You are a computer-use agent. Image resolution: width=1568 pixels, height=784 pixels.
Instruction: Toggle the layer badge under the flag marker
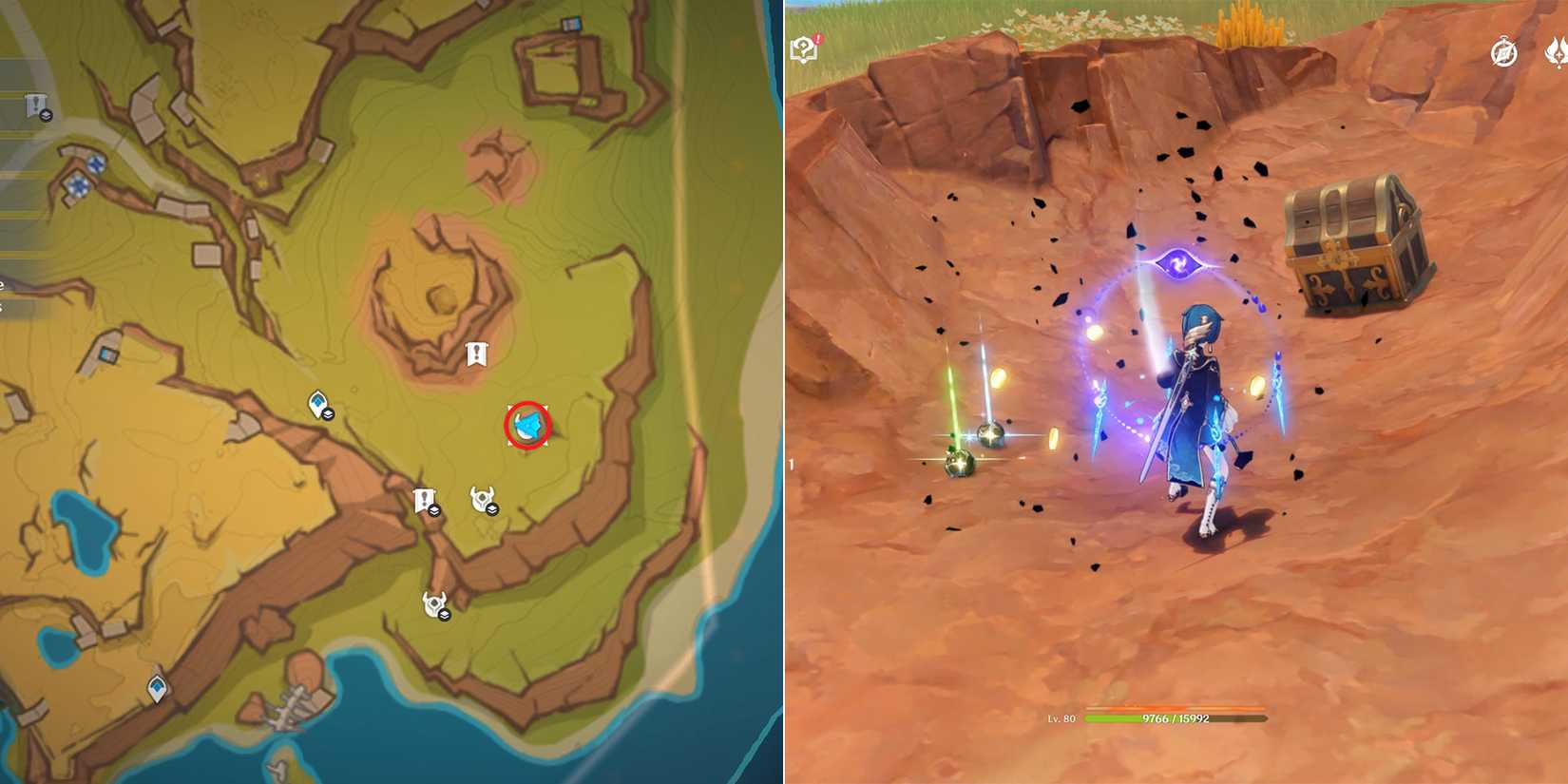point(434,510)
